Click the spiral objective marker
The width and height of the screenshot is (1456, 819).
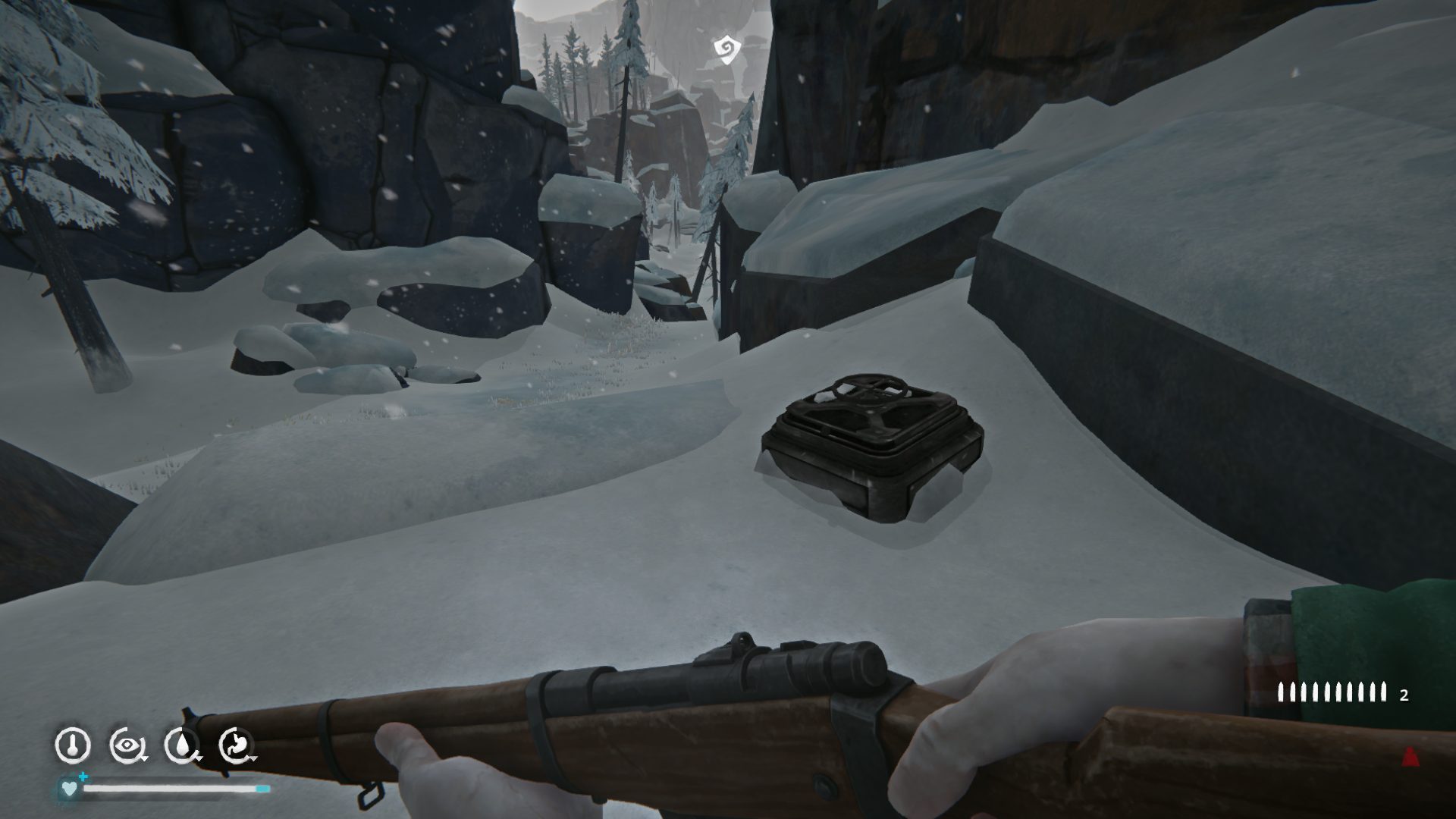pyautogui.click(x=726, y=49)
